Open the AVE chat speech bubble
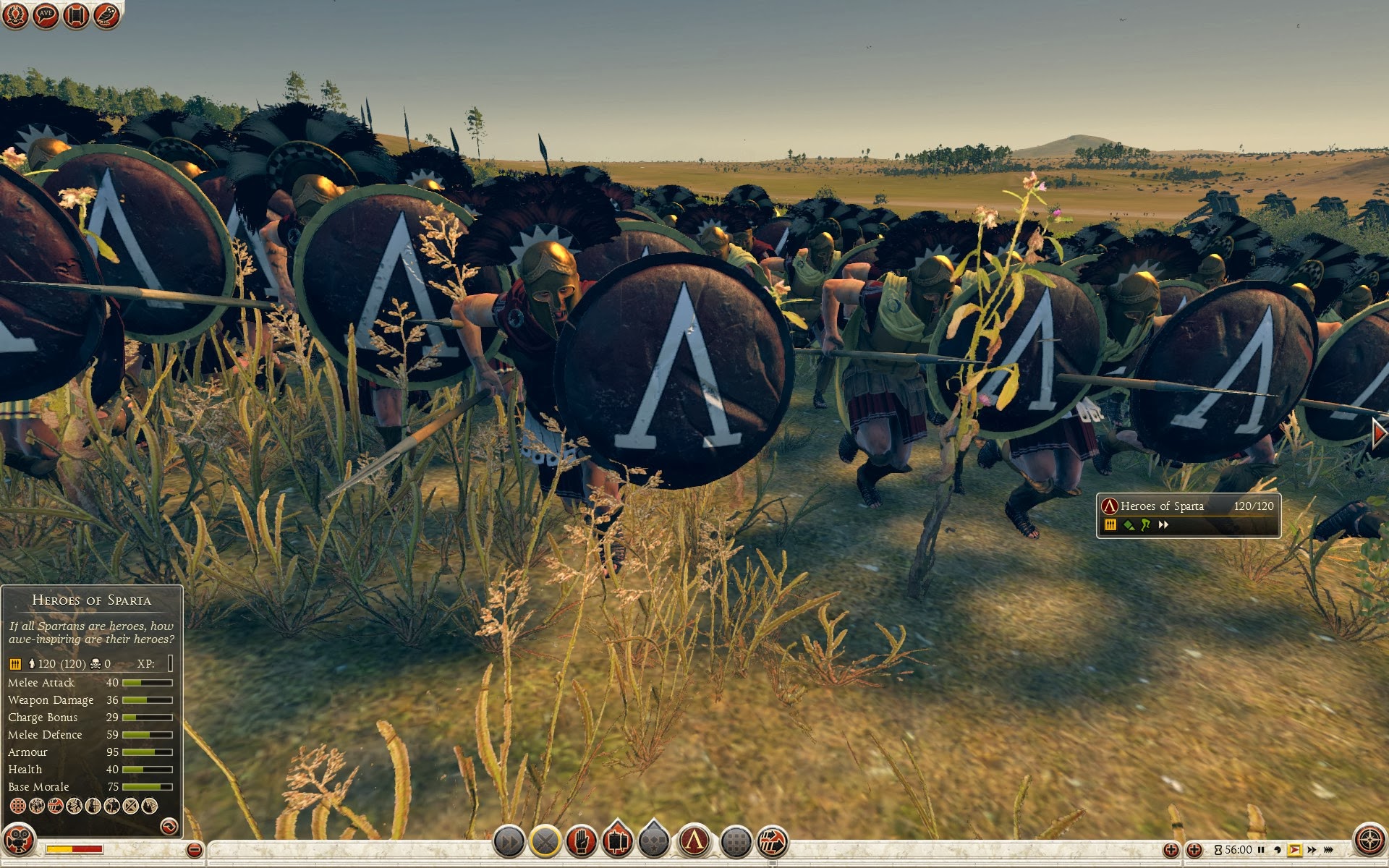1389x868 pixels. tap(46, 15)
